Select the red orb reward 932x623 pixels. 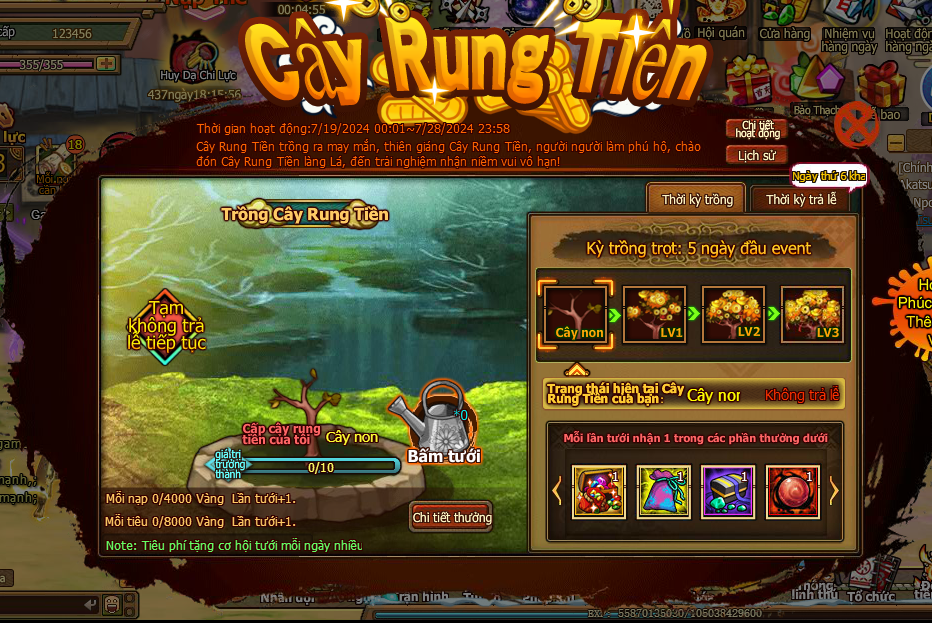793,491
